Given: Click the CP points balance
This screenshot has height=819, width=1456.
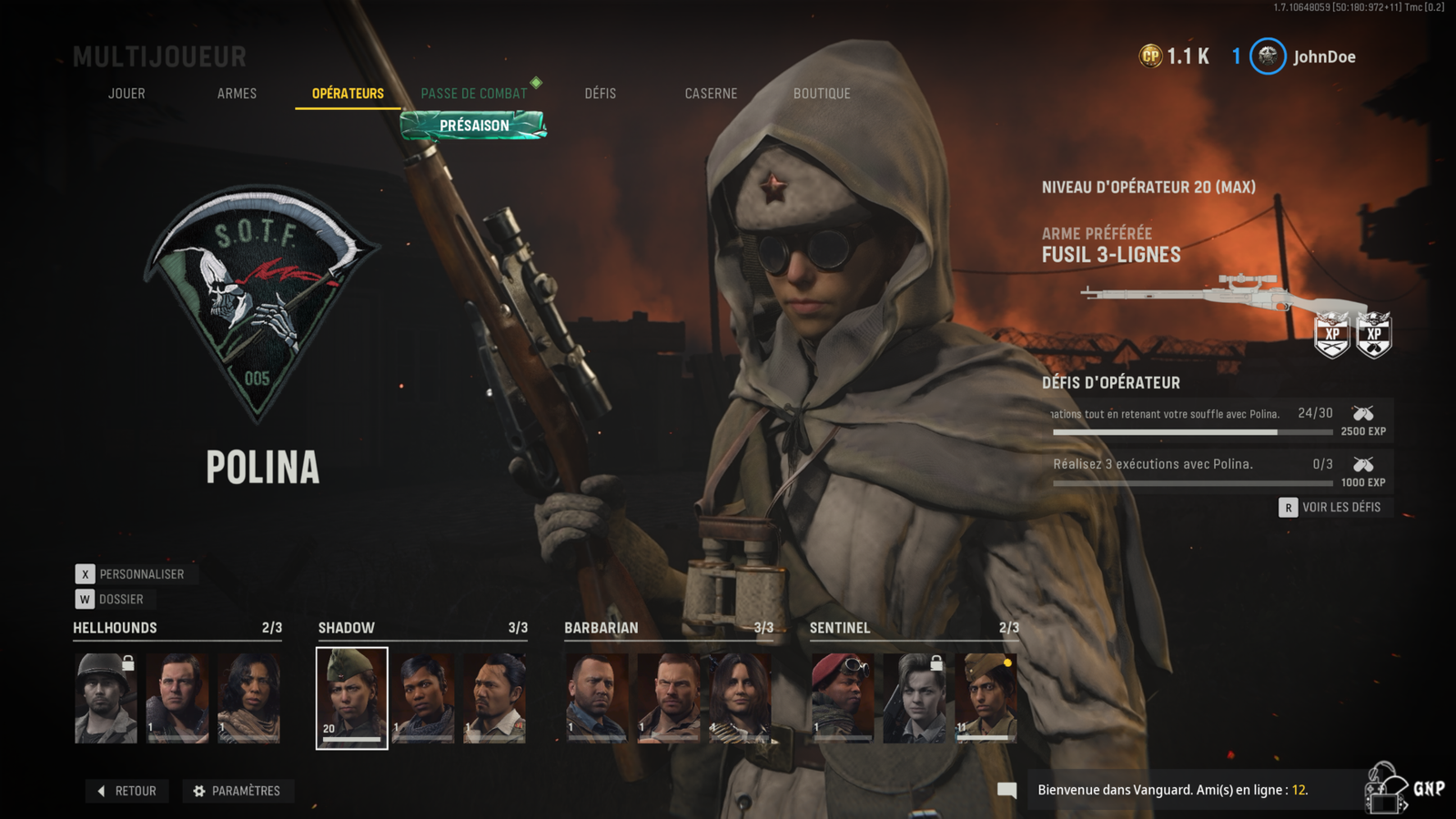Looking at the screenshot, I should (x=1175, y=56).
